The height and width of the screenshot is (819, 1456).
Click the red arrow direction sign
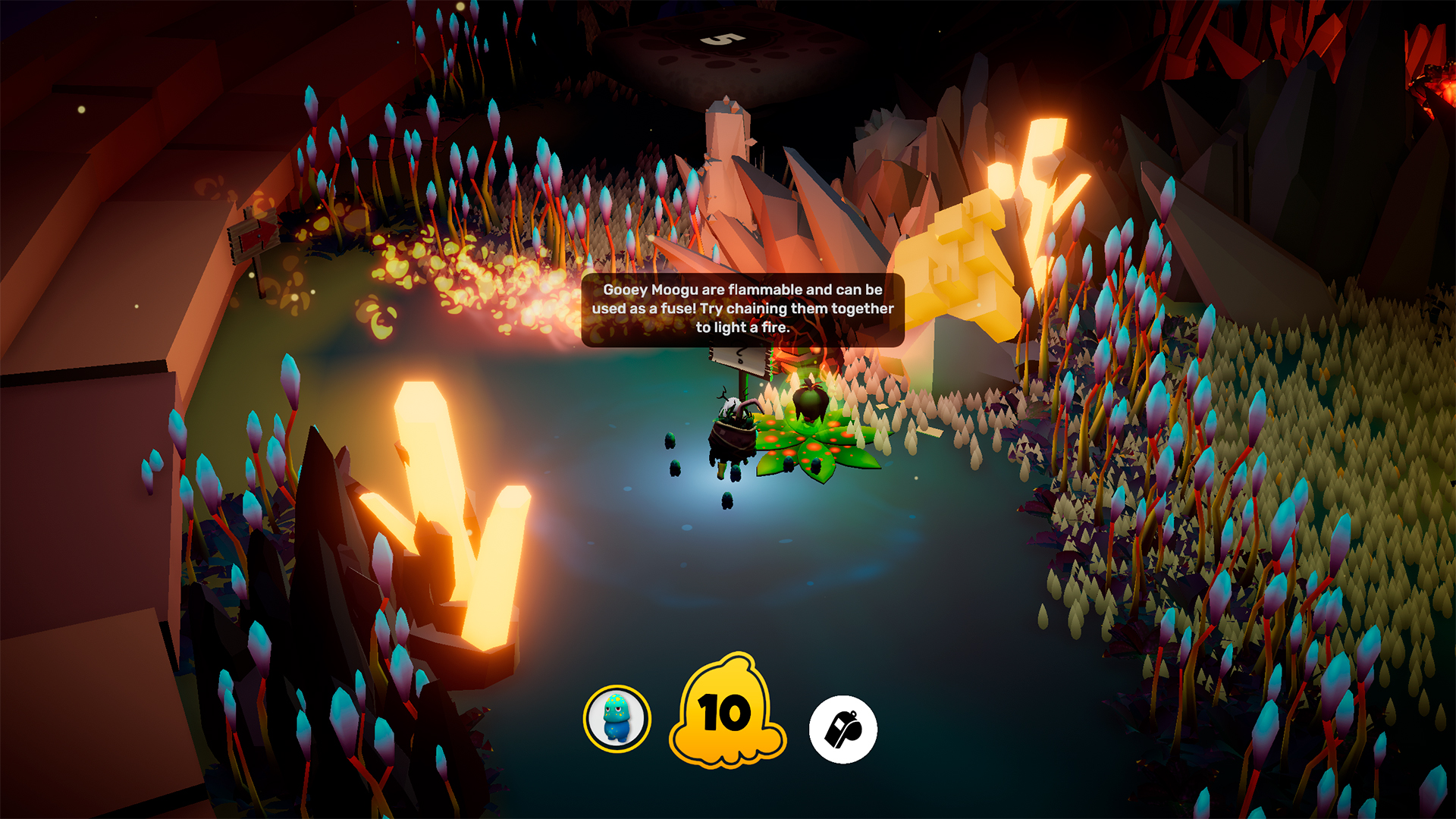coord(258,237)
